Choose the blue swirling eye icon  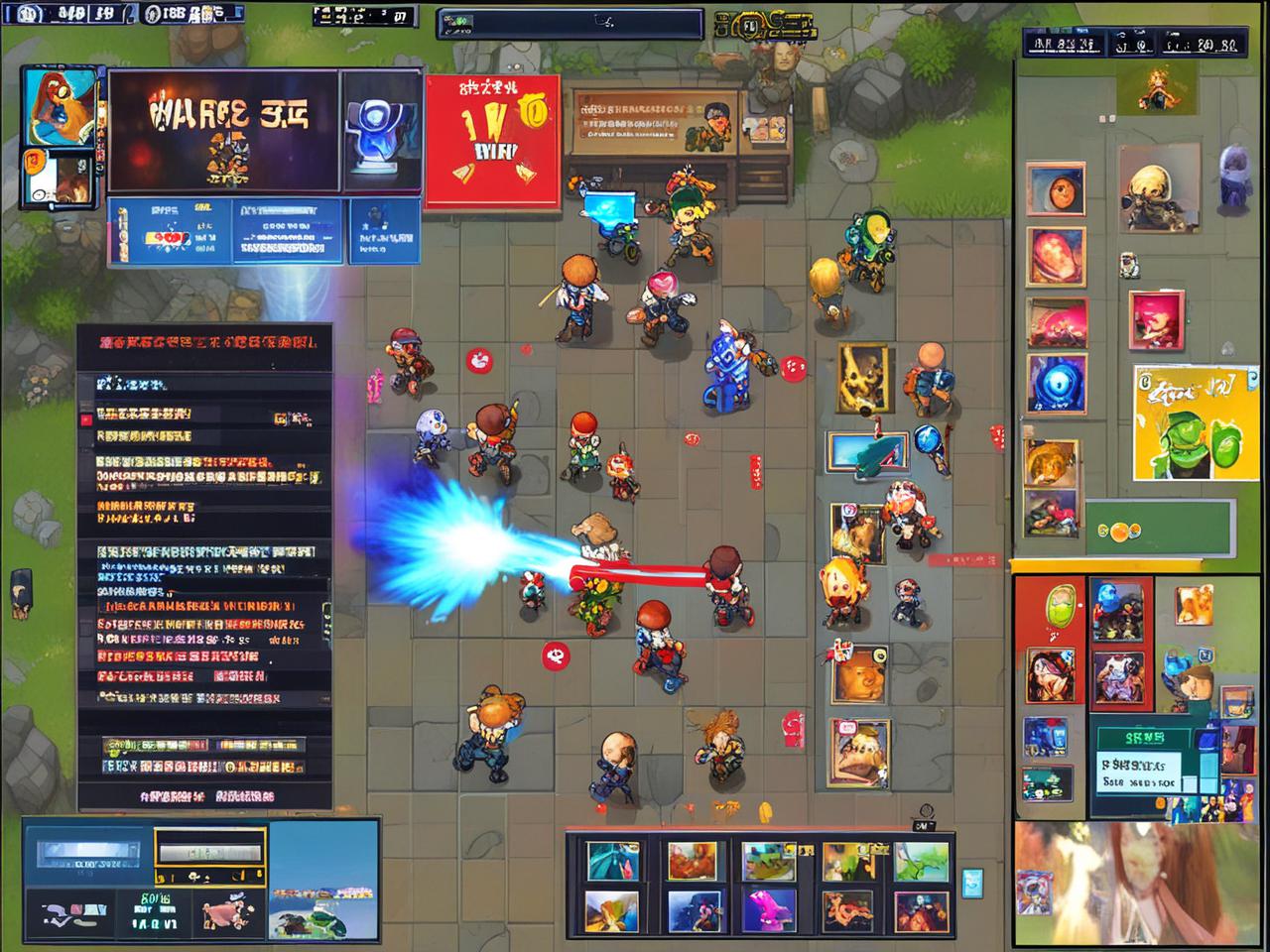pos(1056,384)
